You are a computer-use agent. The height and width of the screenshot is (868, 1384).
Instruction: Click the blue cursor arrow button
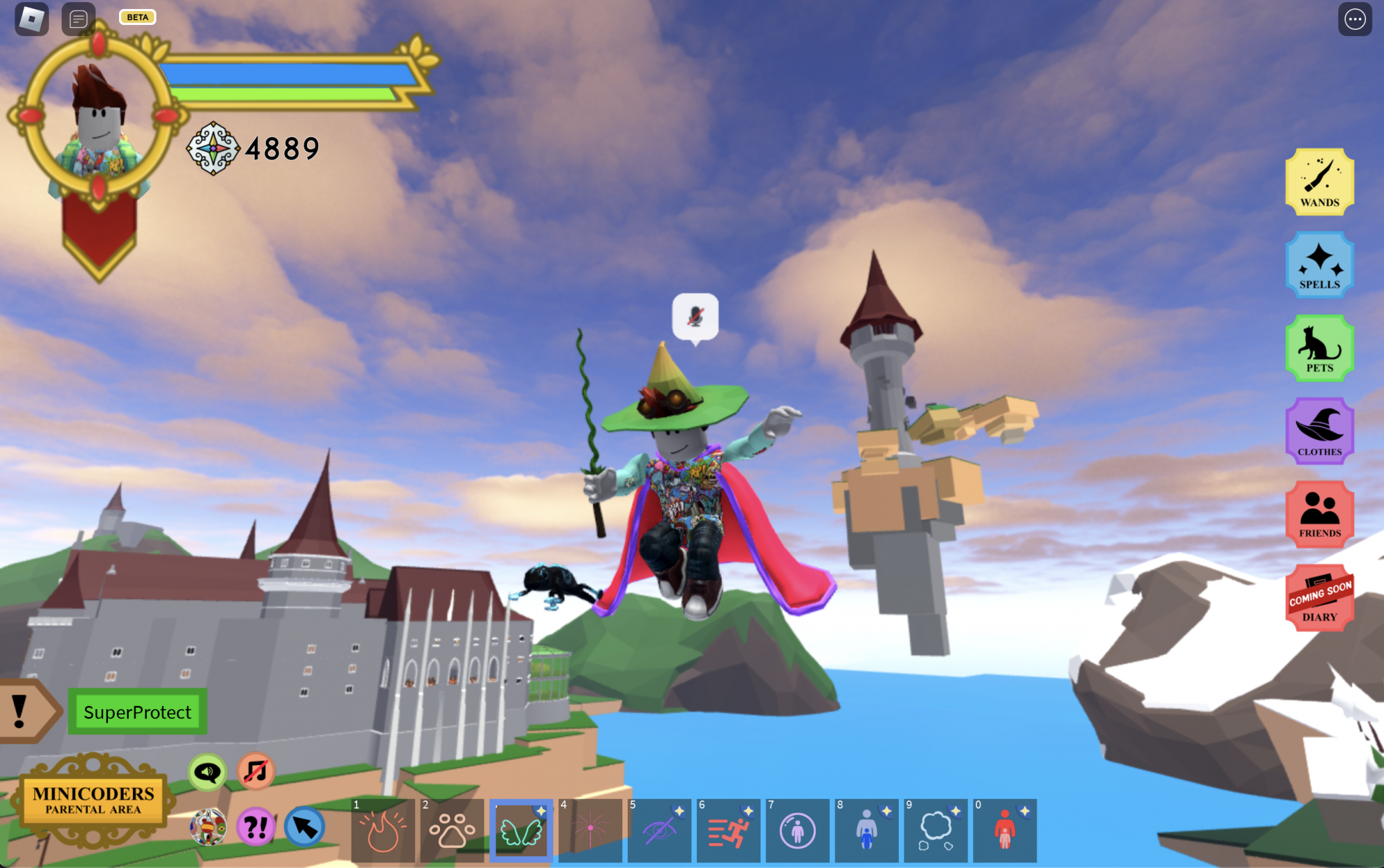[304, 827]
